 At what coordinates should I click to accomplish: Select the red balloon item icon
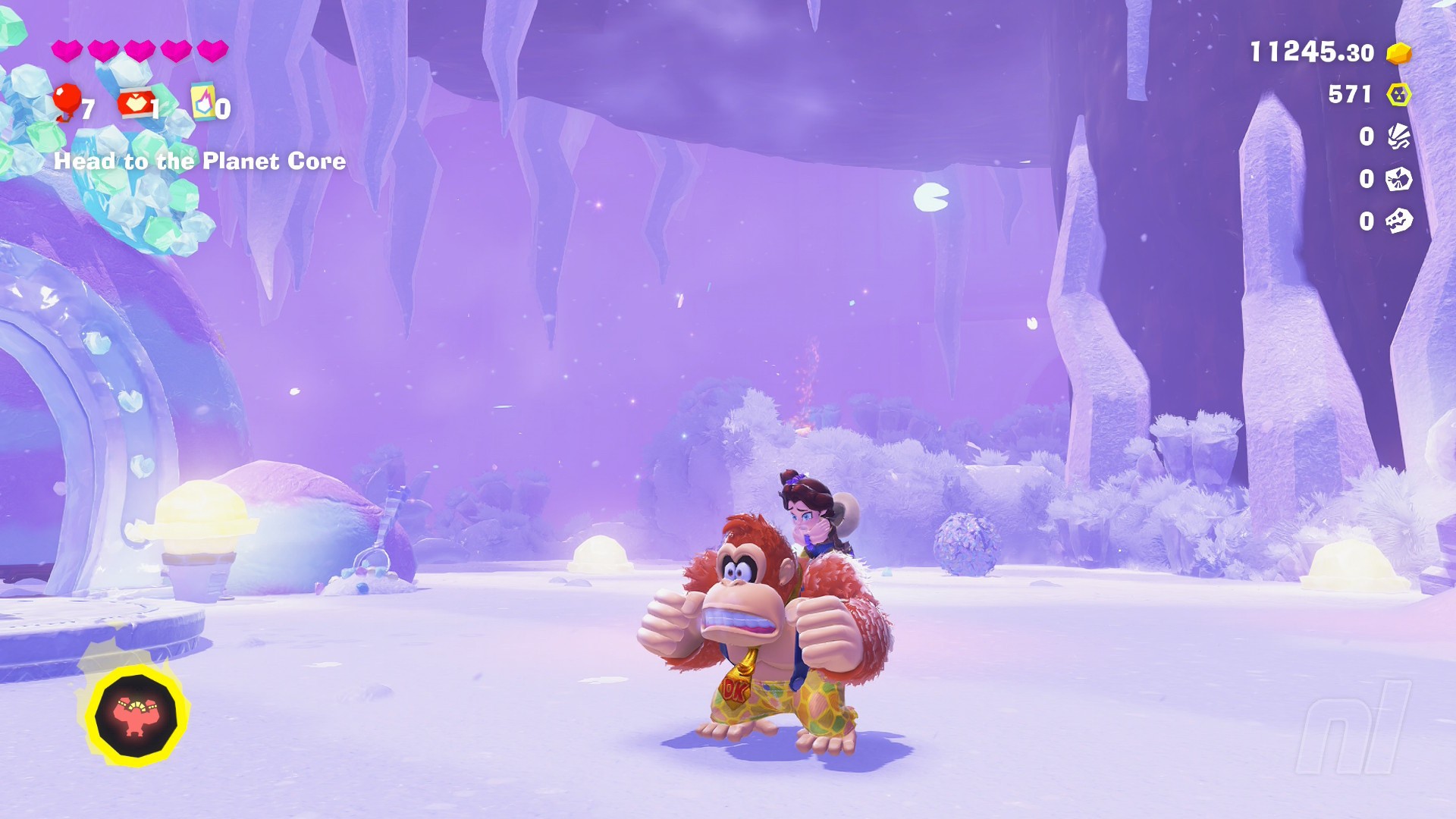pyautogui.click(x=67, y=100)
